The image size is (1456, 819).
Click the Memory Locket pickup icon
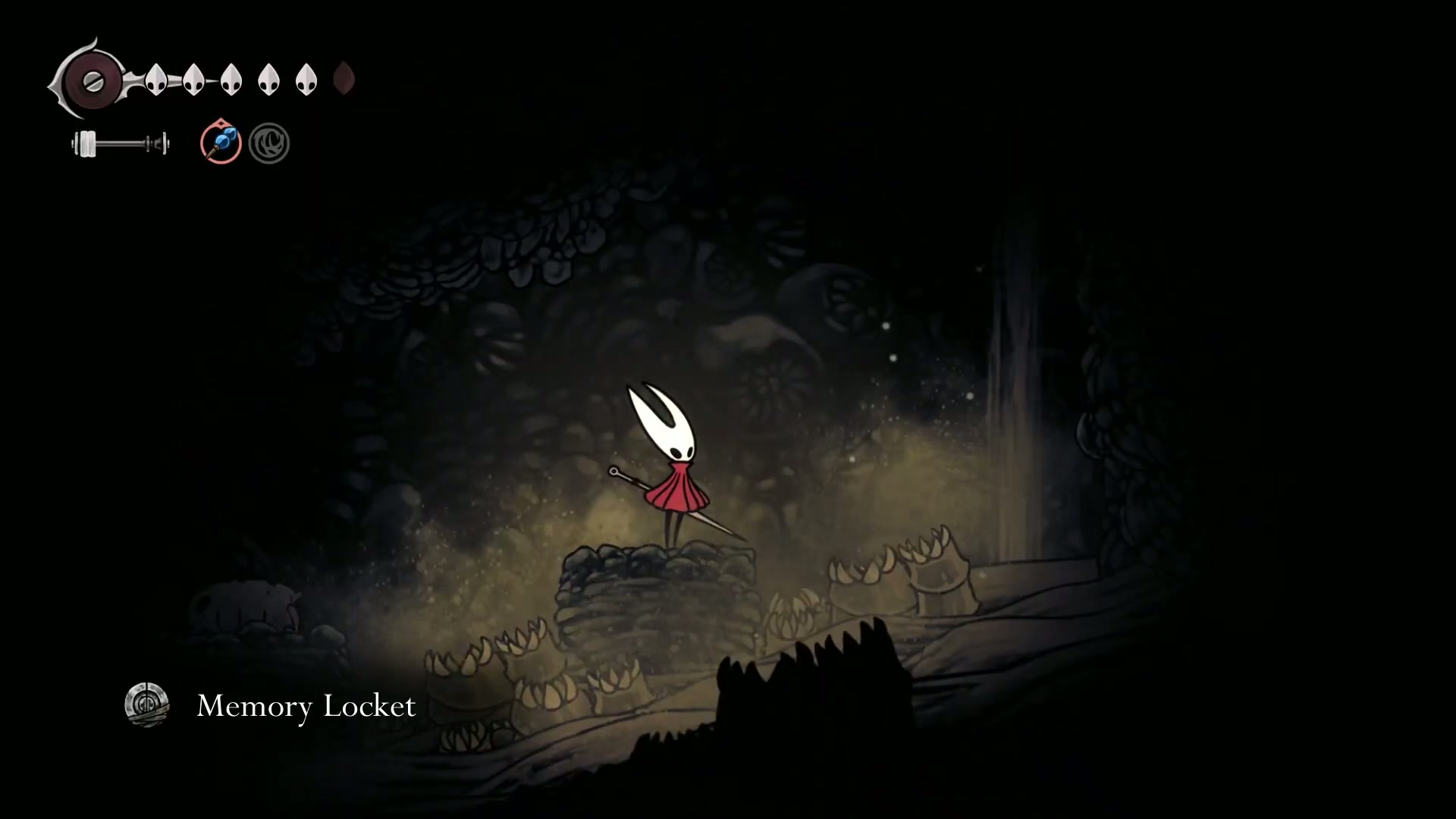click(x=146, y=705)
